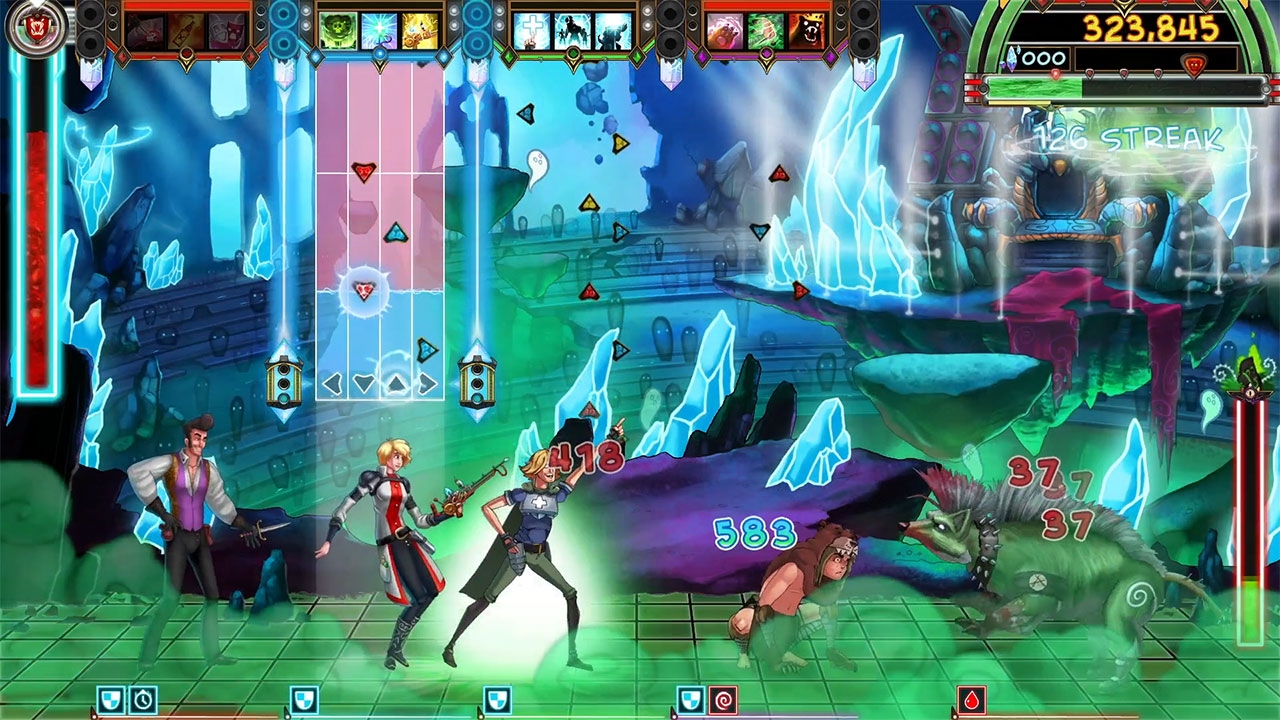Click the healing cross ability icon
The width and height of the screenshot is (1280, 720).
point(533,28)
